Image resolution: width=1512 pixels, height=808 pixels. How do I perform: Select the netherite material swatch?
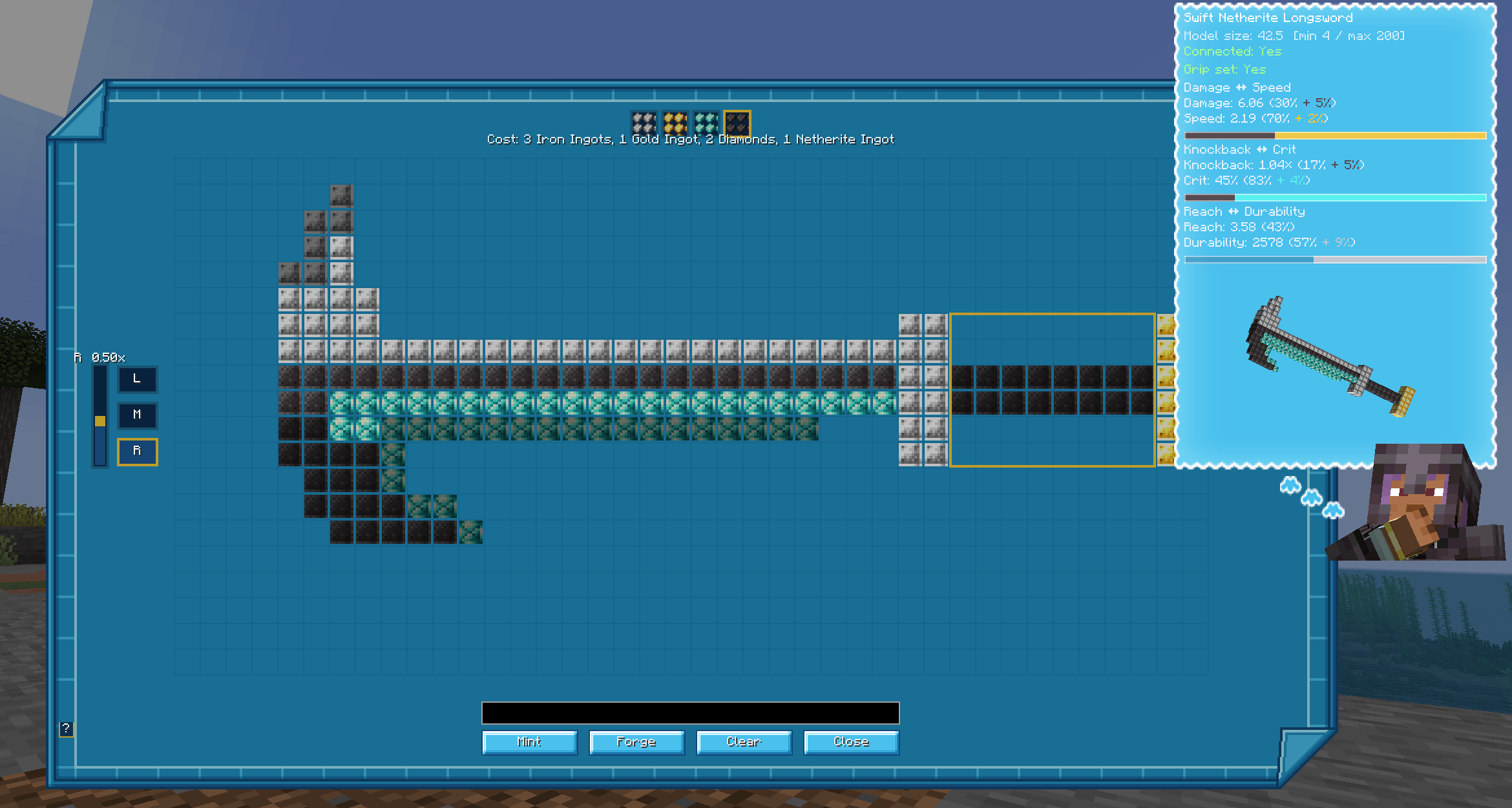pyautogui.click(x=738, y=123)
